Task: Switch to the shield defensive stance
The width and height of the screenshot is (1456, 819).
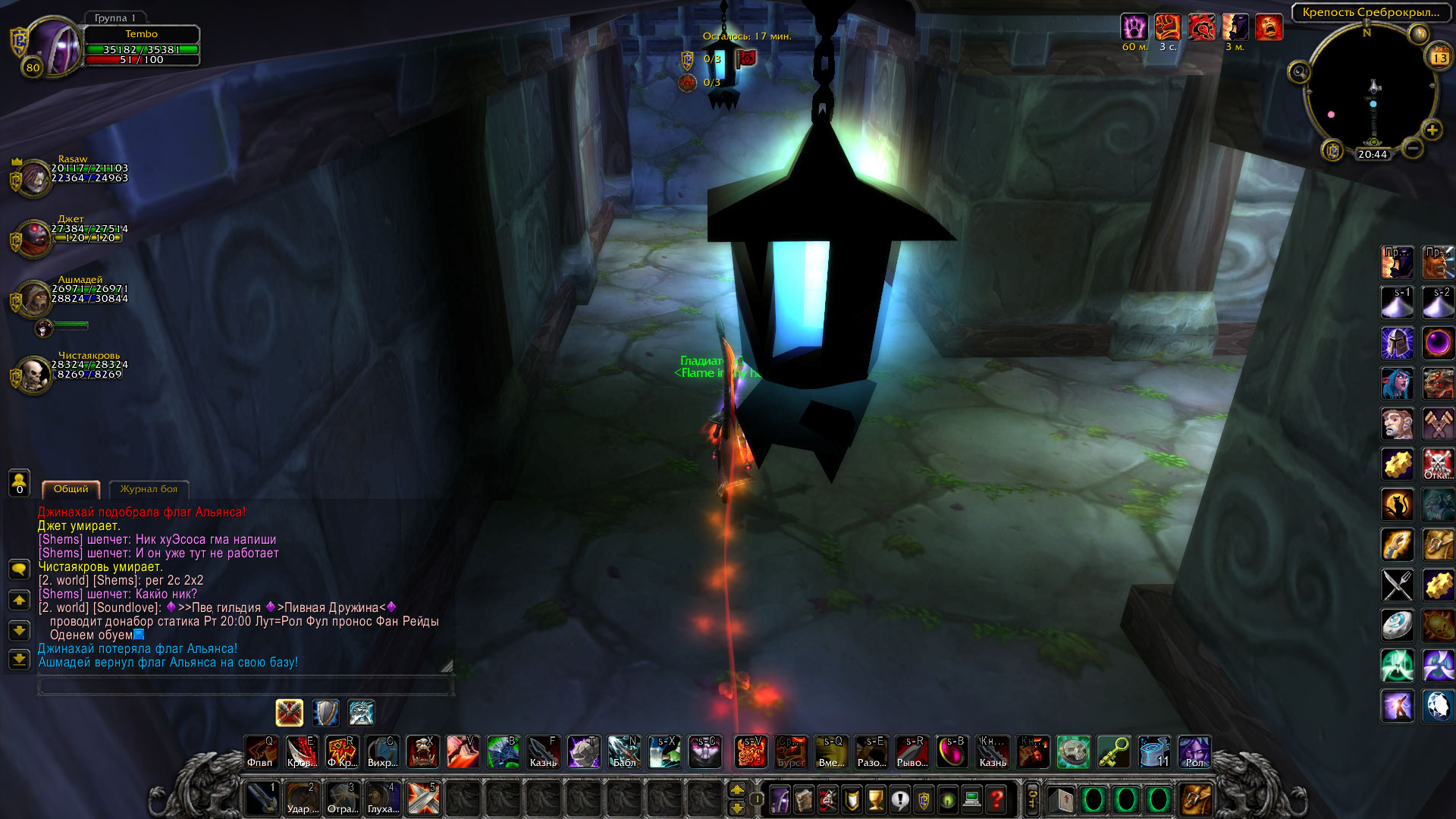Action: [x=325, y=713]
